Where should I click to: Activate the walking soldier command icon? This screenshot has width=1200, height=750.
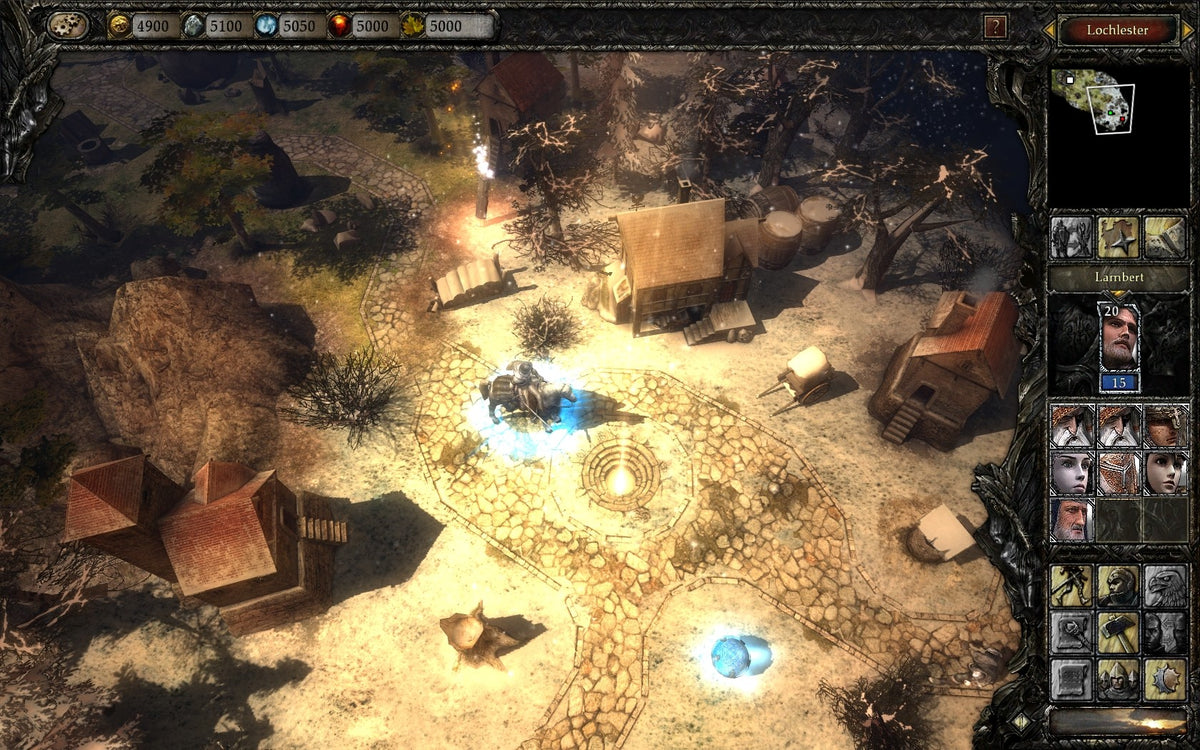click(1070, 585)
